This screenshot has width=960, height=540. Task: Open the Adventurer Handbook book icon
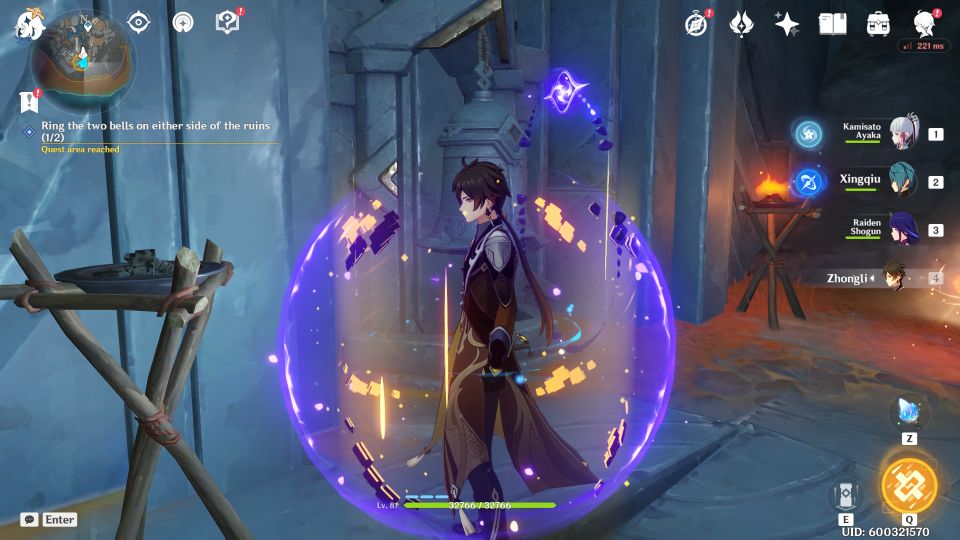click(832, 24)
